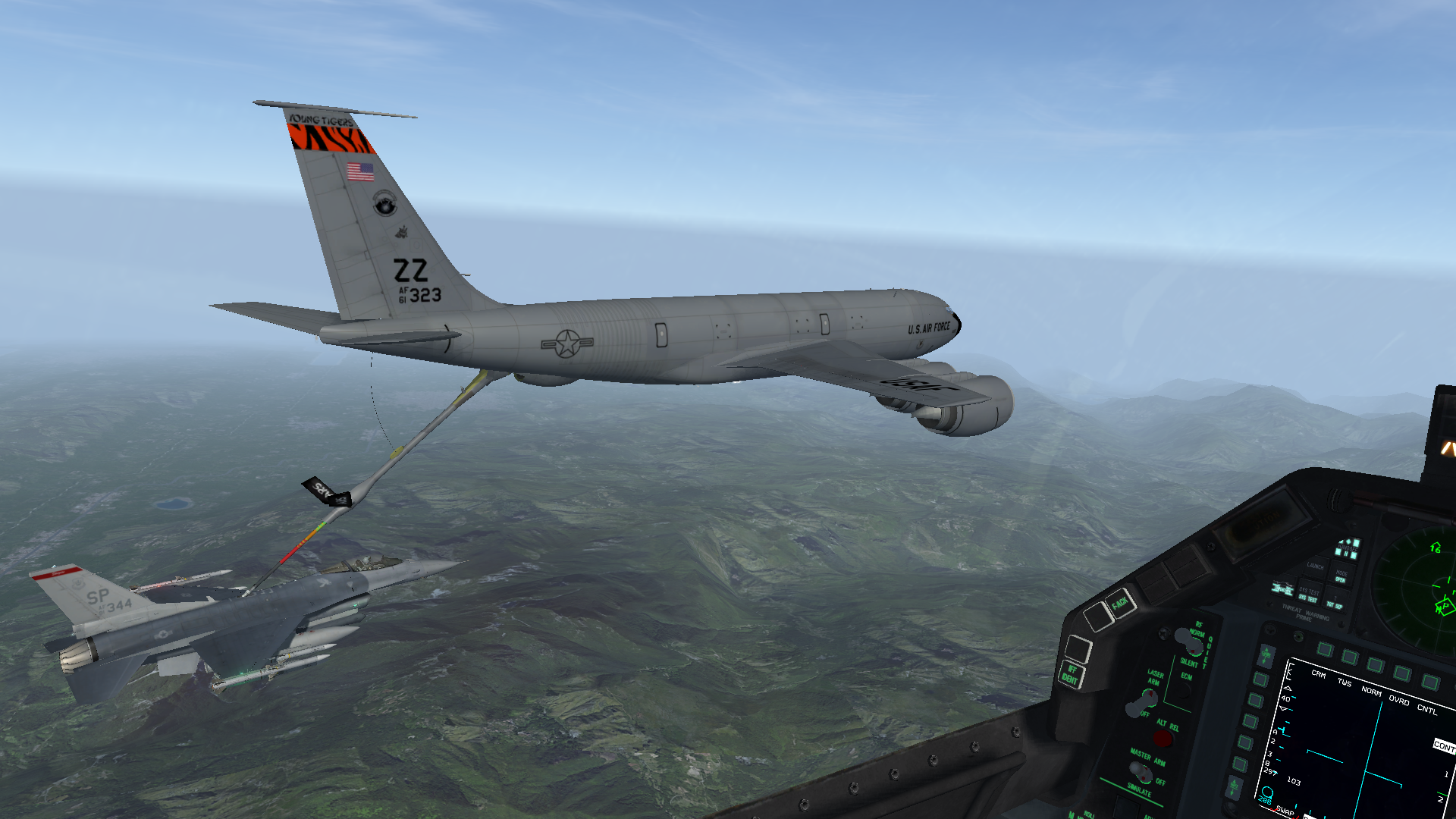This screenshot has height=819, width=1456.
Task: Push the F-ACK fault acknowledge button
Action: point(1119,604)
